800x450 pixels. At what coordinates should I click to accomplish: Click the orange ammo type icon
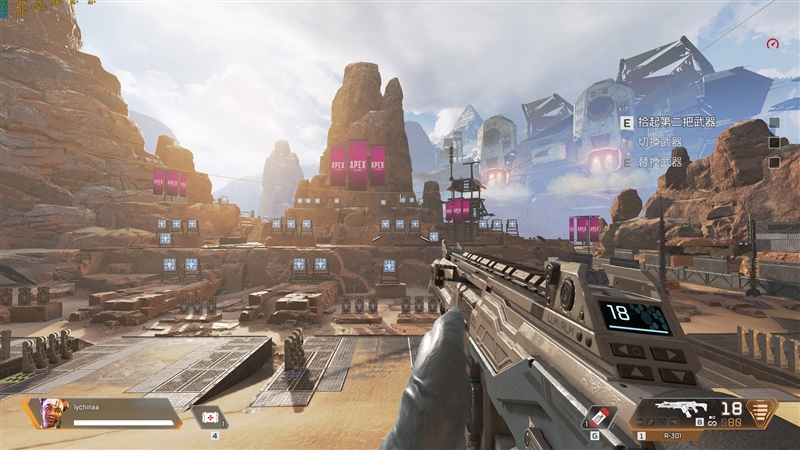tap(762, 412)
